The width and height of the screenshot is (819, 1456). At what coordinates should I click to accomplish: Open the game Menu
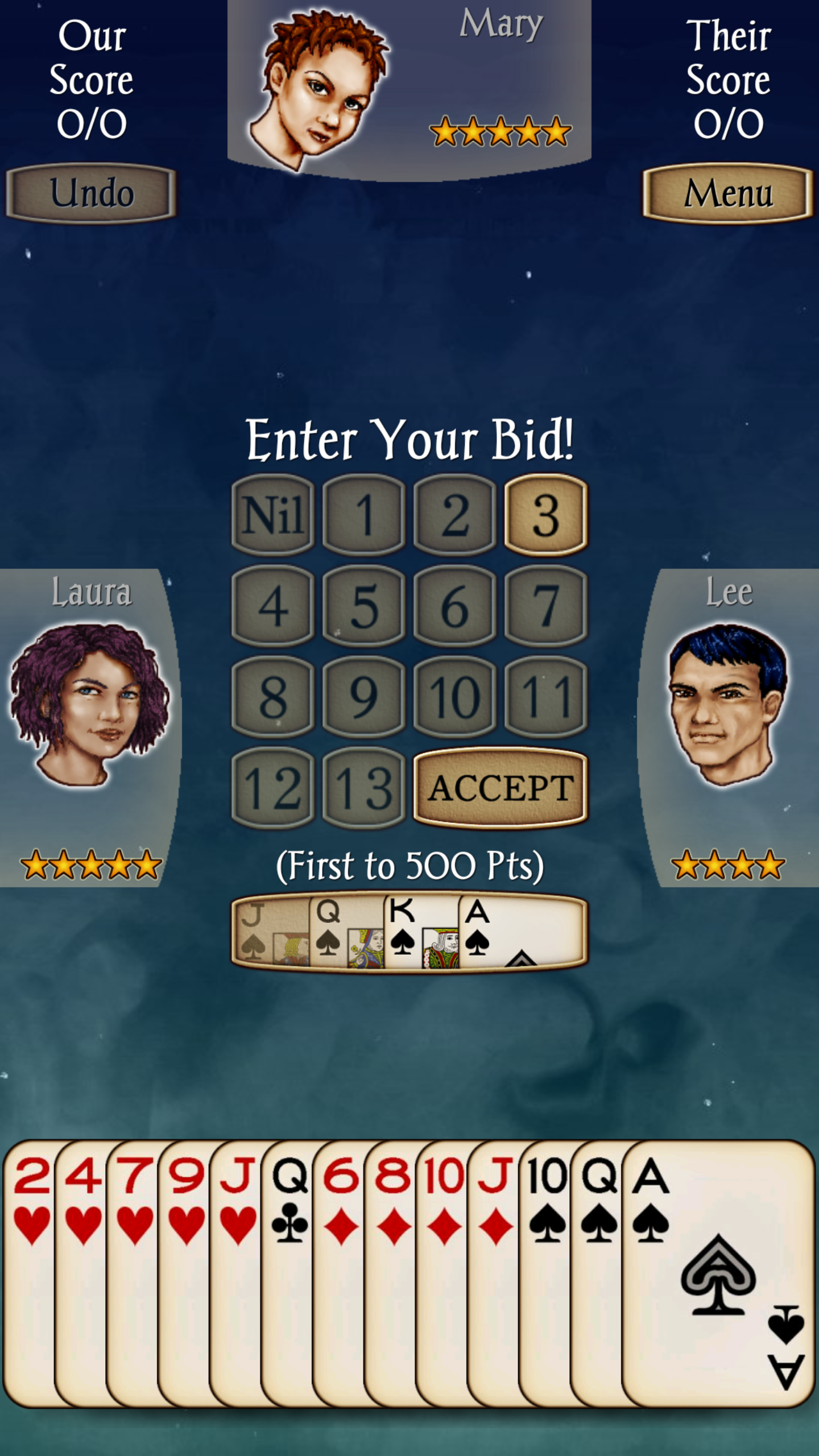click(x=728, y=193)
